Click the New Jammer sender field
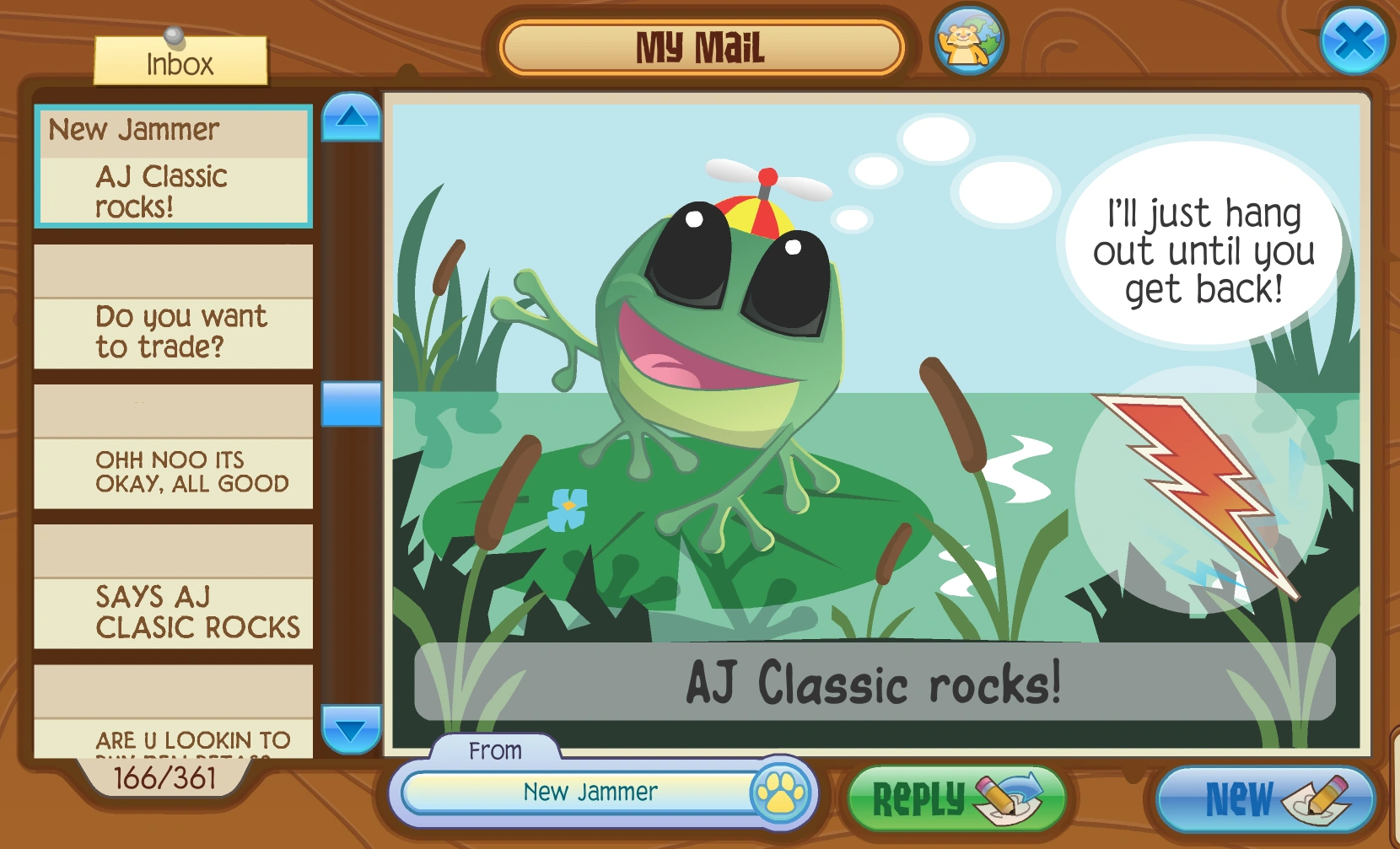 (590, 793)
